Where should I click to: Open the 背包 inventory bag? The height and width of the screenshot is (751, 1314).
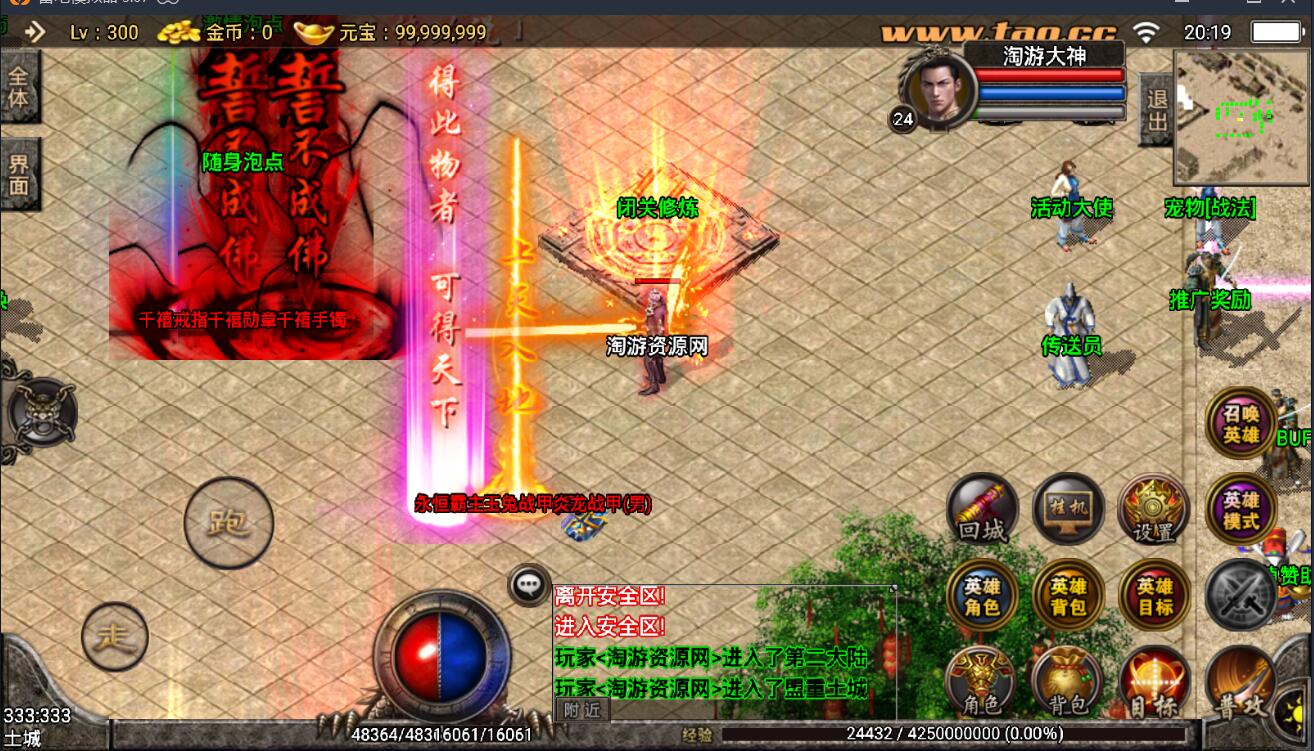point(1068,682)
